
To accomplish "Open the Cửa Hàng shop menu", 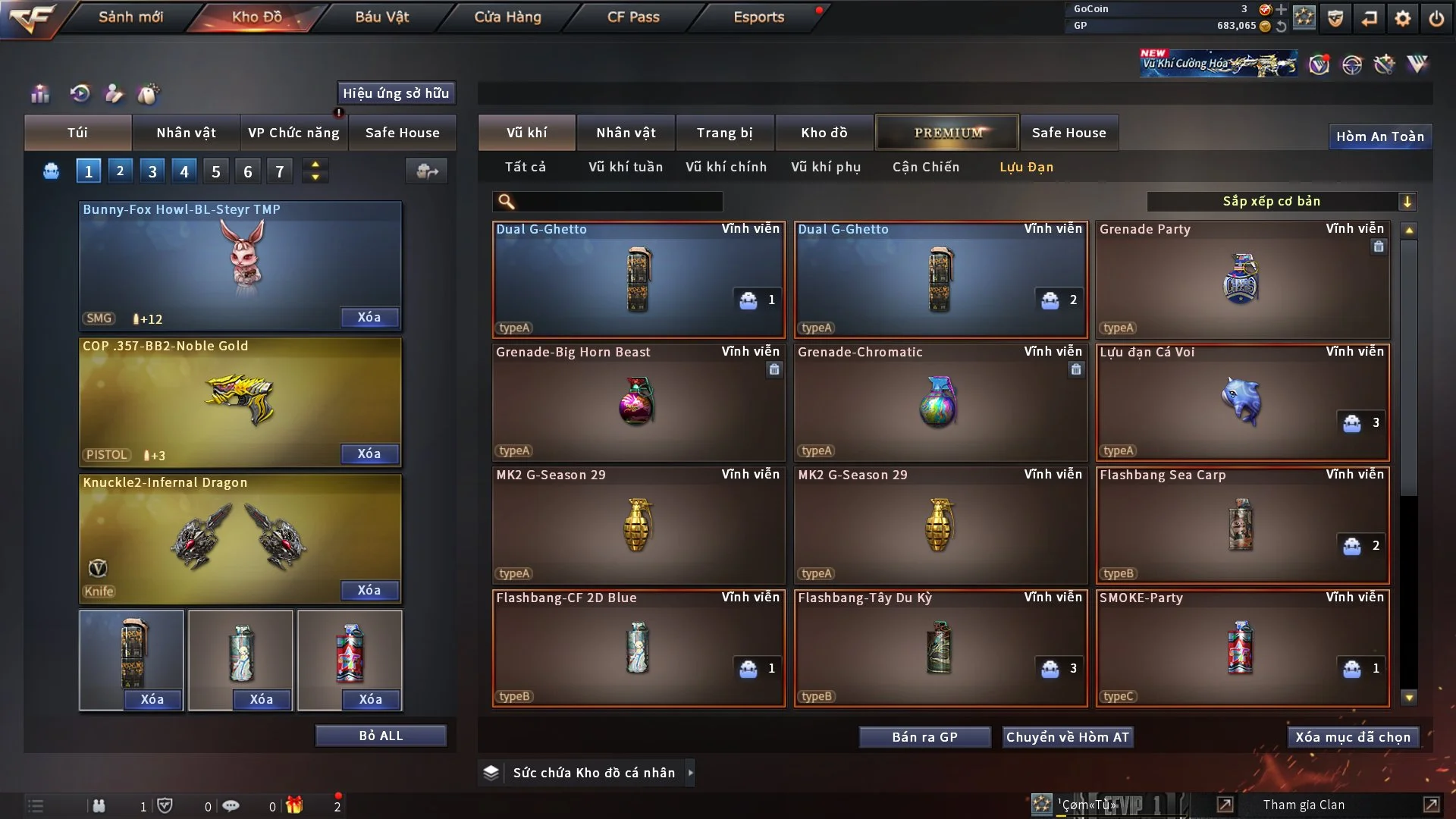I will click(507, 17).
